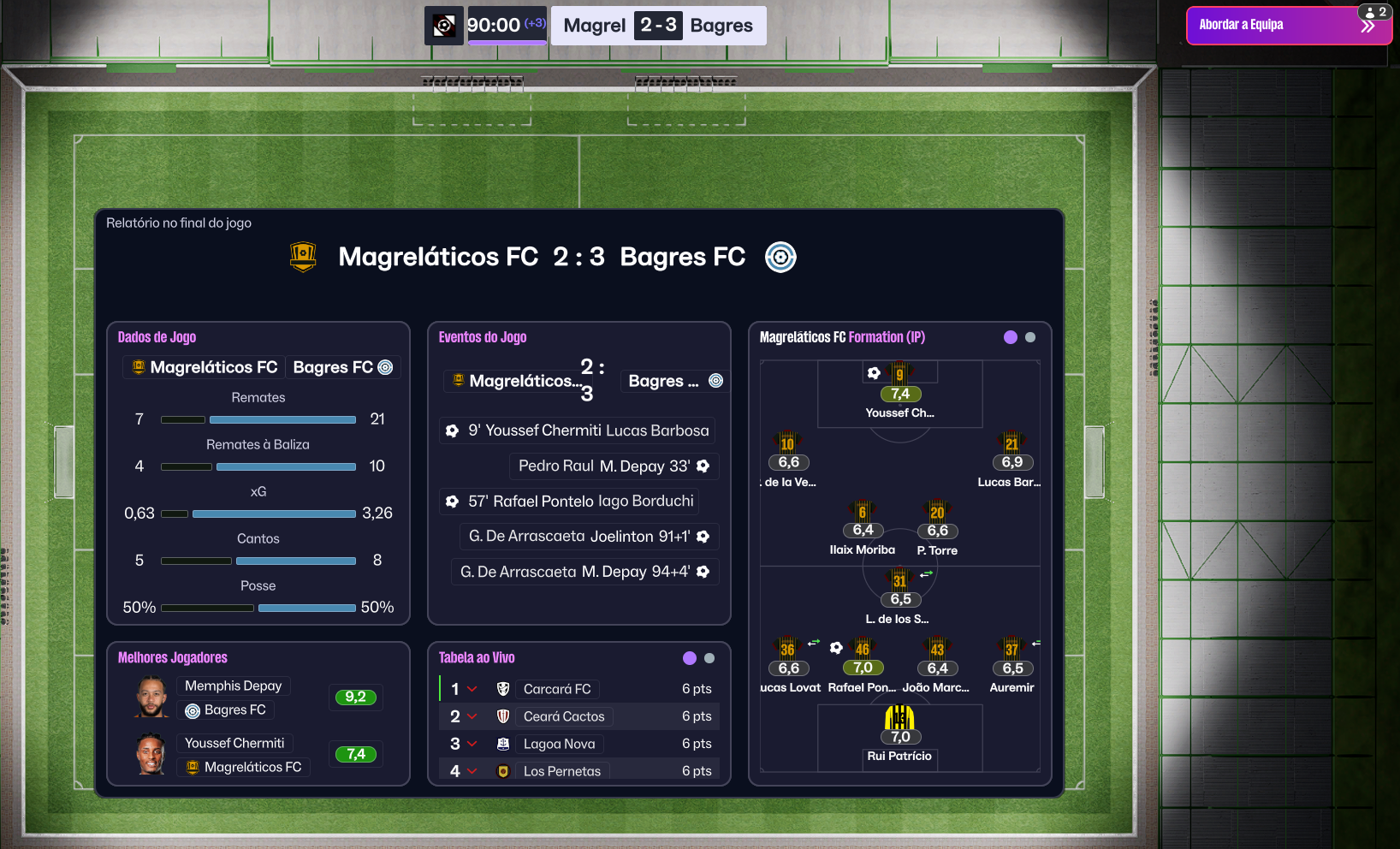Open Los Pernetas table row

[561, 771]
